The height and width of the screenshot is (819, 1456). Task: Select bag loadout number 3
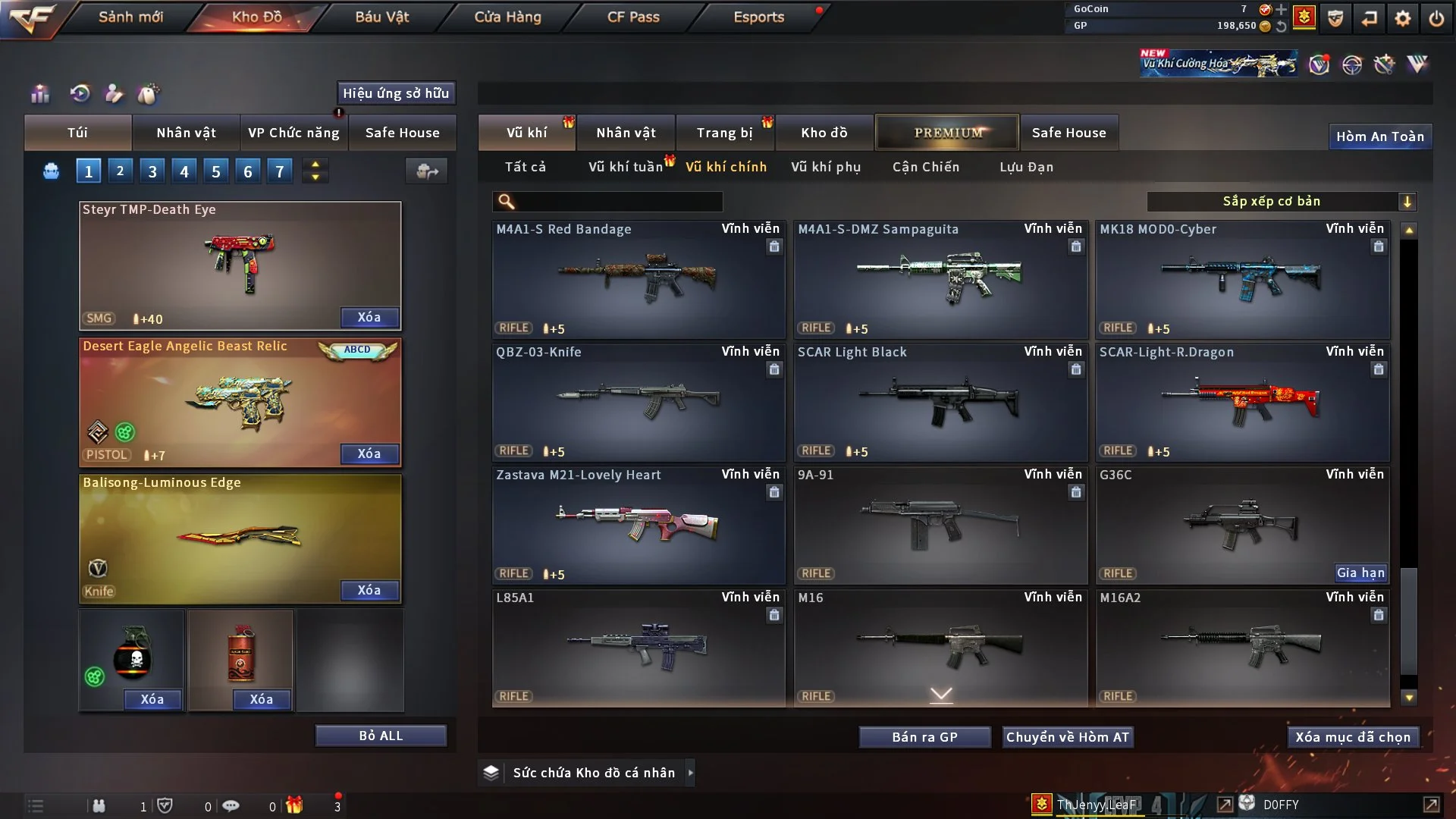(152, 171)
